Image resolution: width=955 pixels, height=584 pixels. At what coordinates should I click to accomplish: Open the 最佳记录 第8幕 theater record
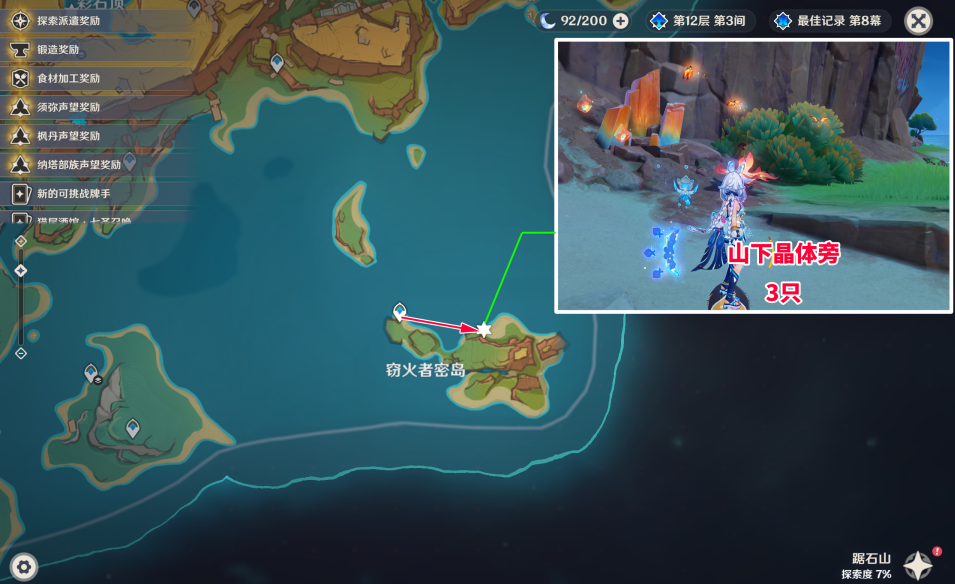tap(829, 21)
